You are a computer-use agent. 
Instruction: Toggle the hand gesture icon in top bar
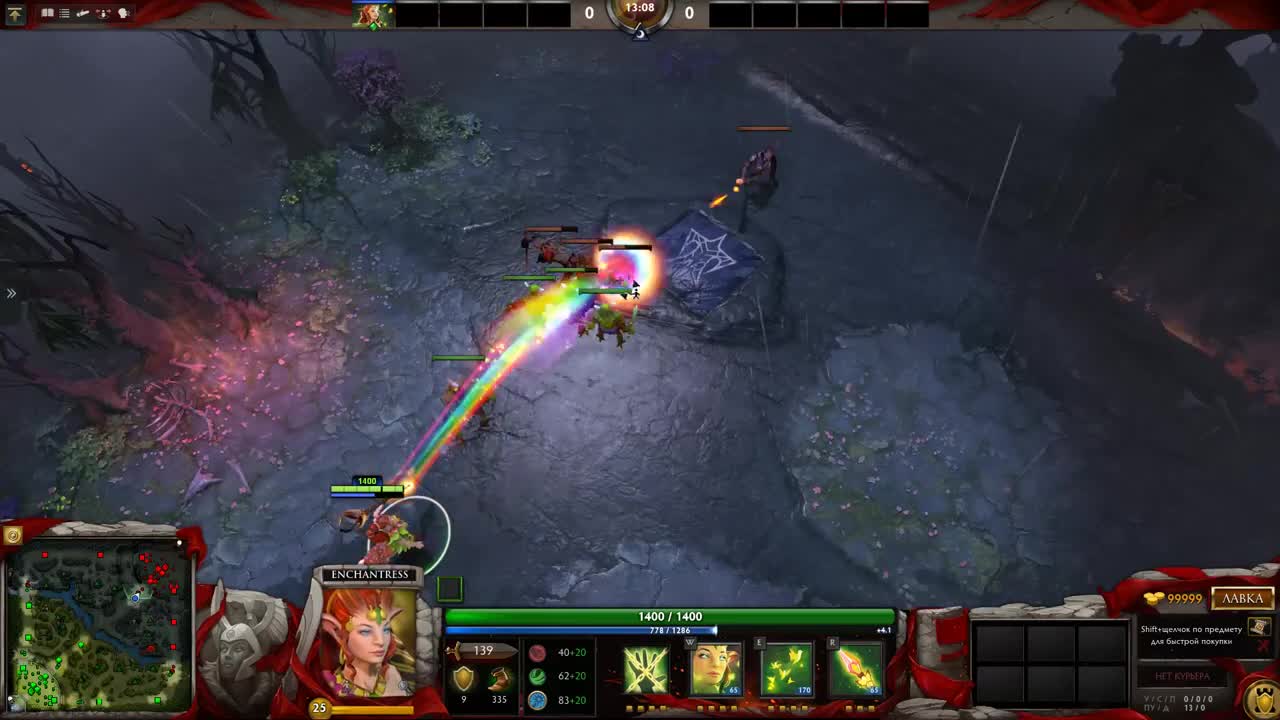pos(82,14)
